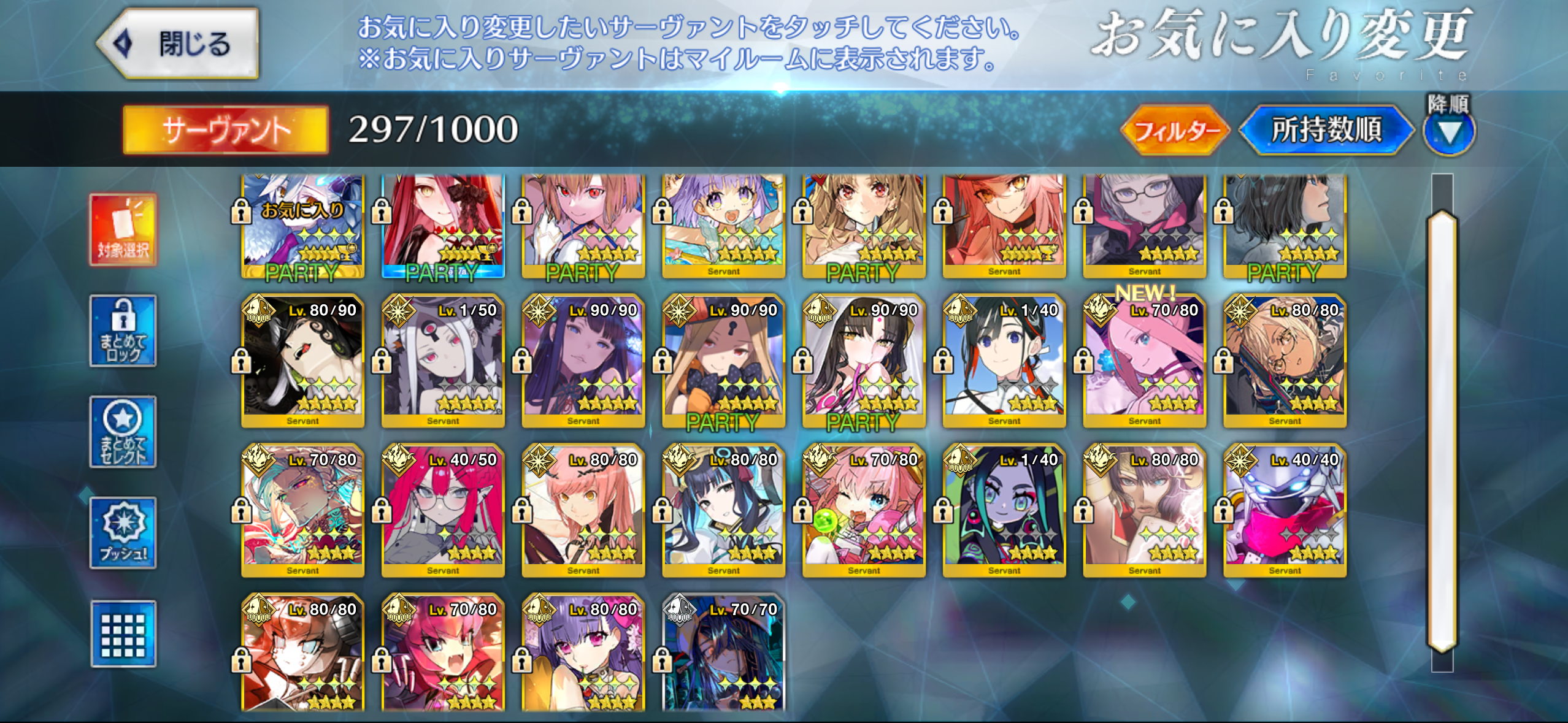Close the favorite change screen with 閉じる
1568x723 pixels.
179,44
